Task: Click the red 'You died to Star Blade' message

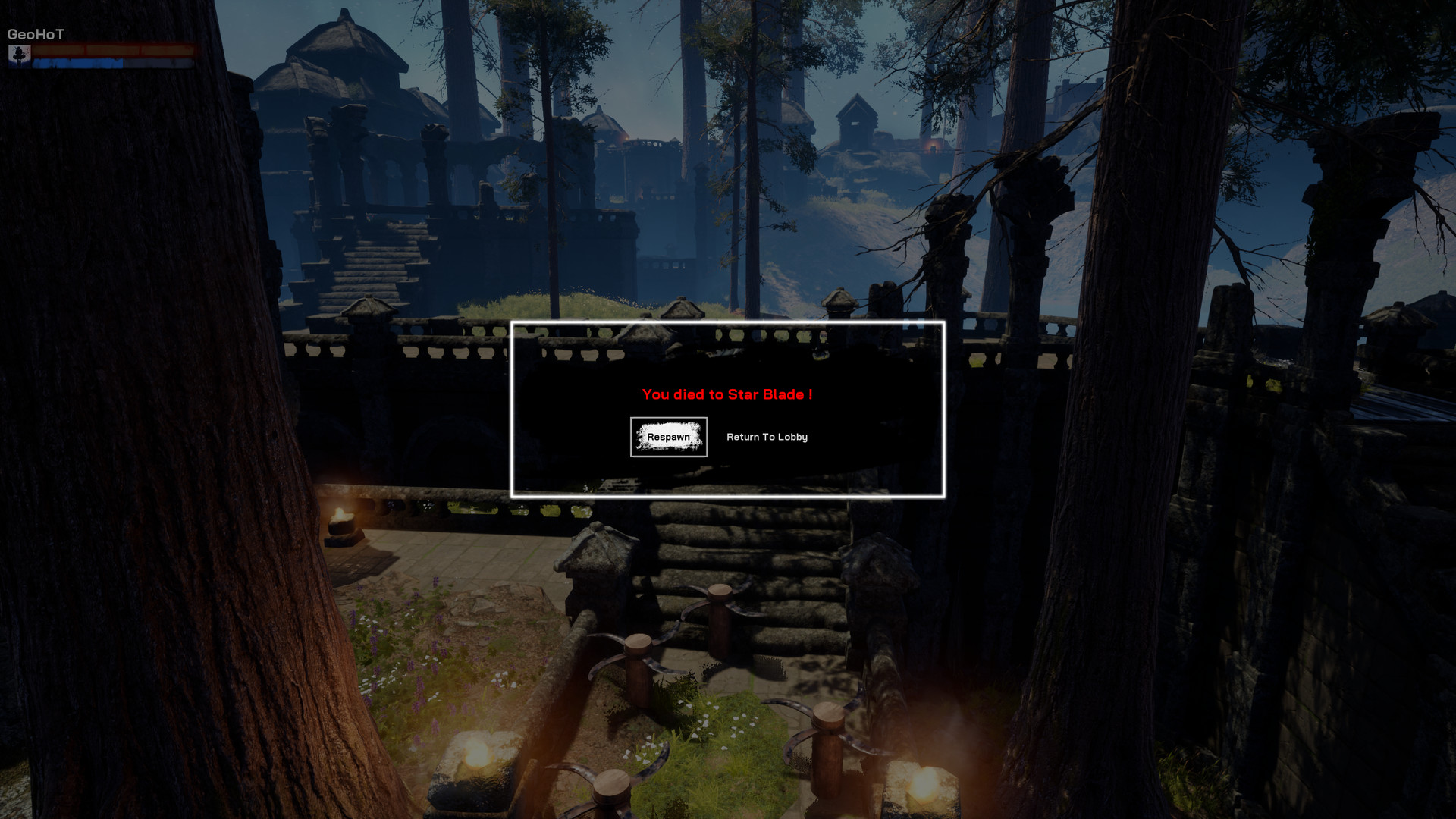Action: click(x=727, y=394)
